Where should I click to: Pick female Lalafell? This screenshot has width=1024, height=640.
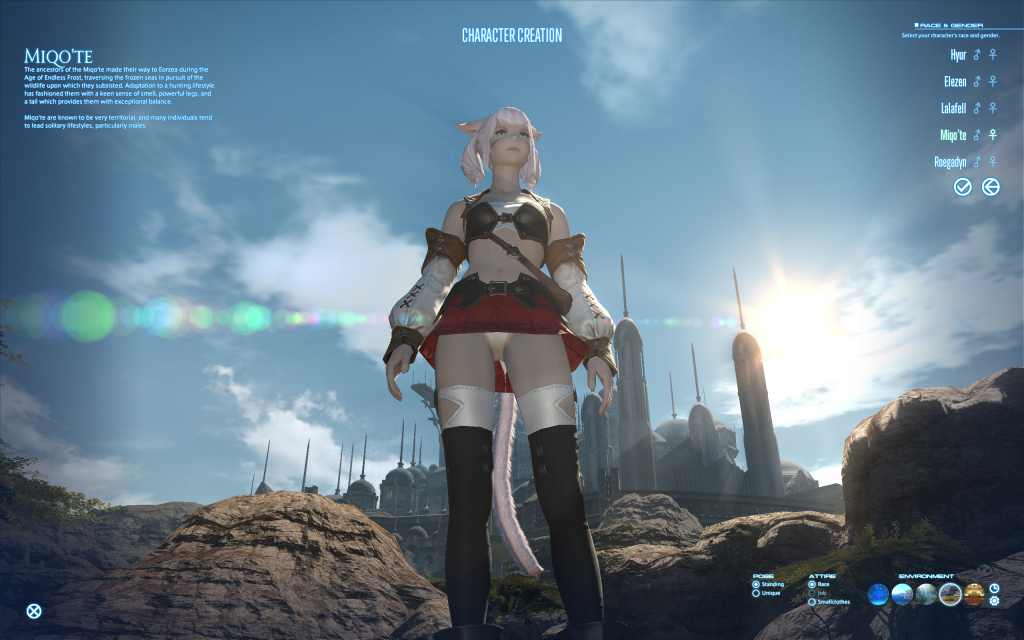coord(993,108)
